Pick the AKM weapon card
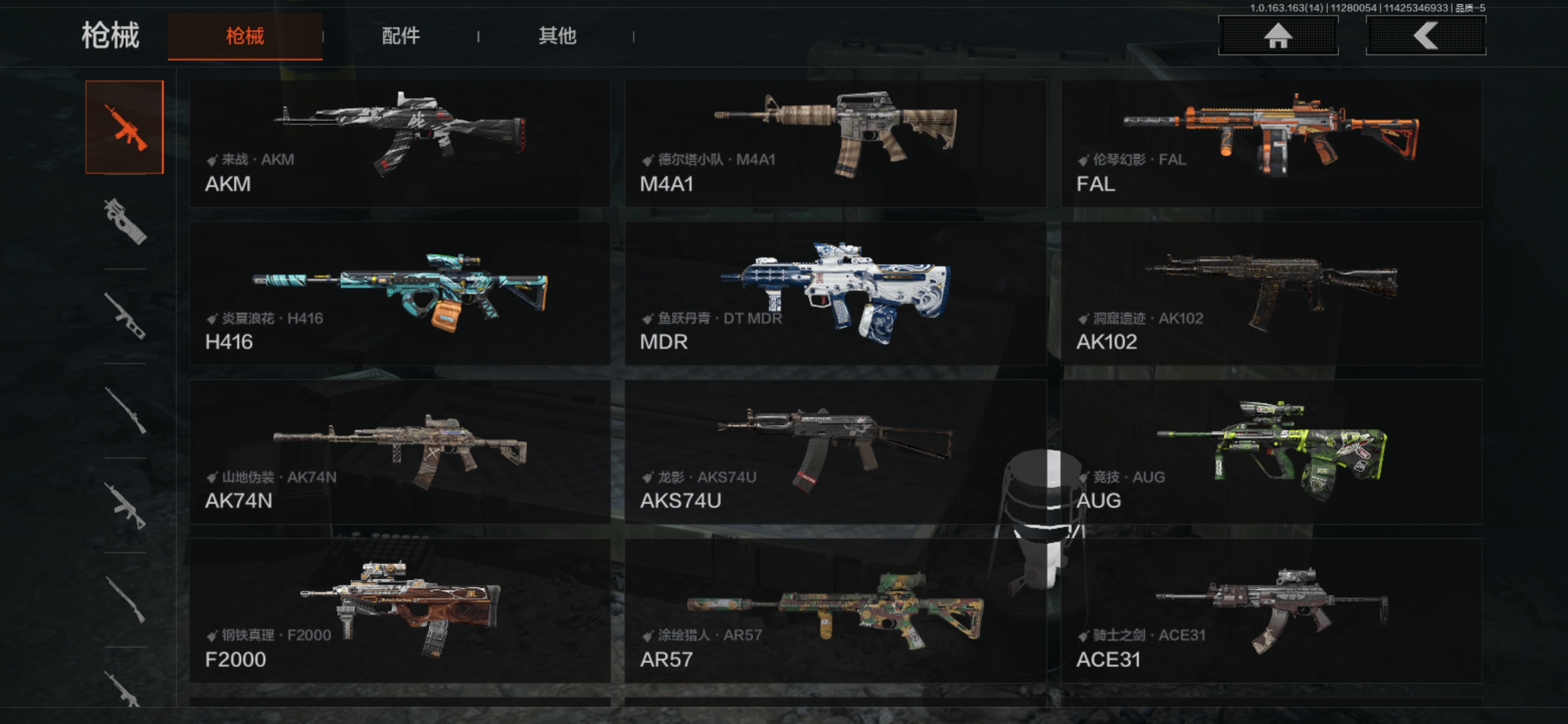This screenshot has height=724, width=1568. pyautogui.click(x=399, y=143)
